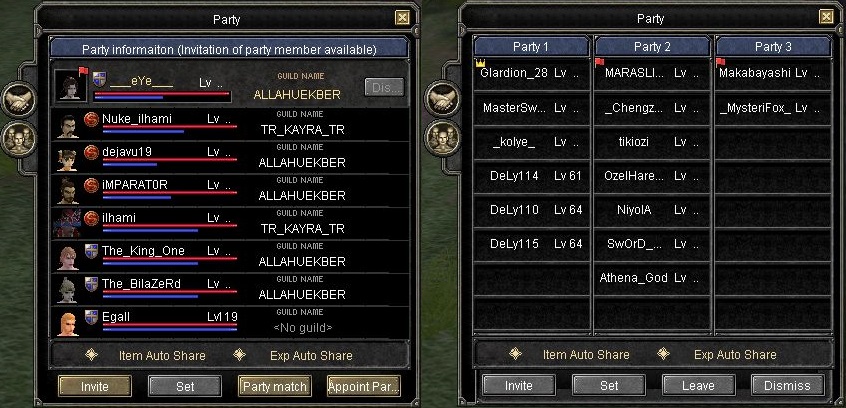Close the party information window

[402, 17]
